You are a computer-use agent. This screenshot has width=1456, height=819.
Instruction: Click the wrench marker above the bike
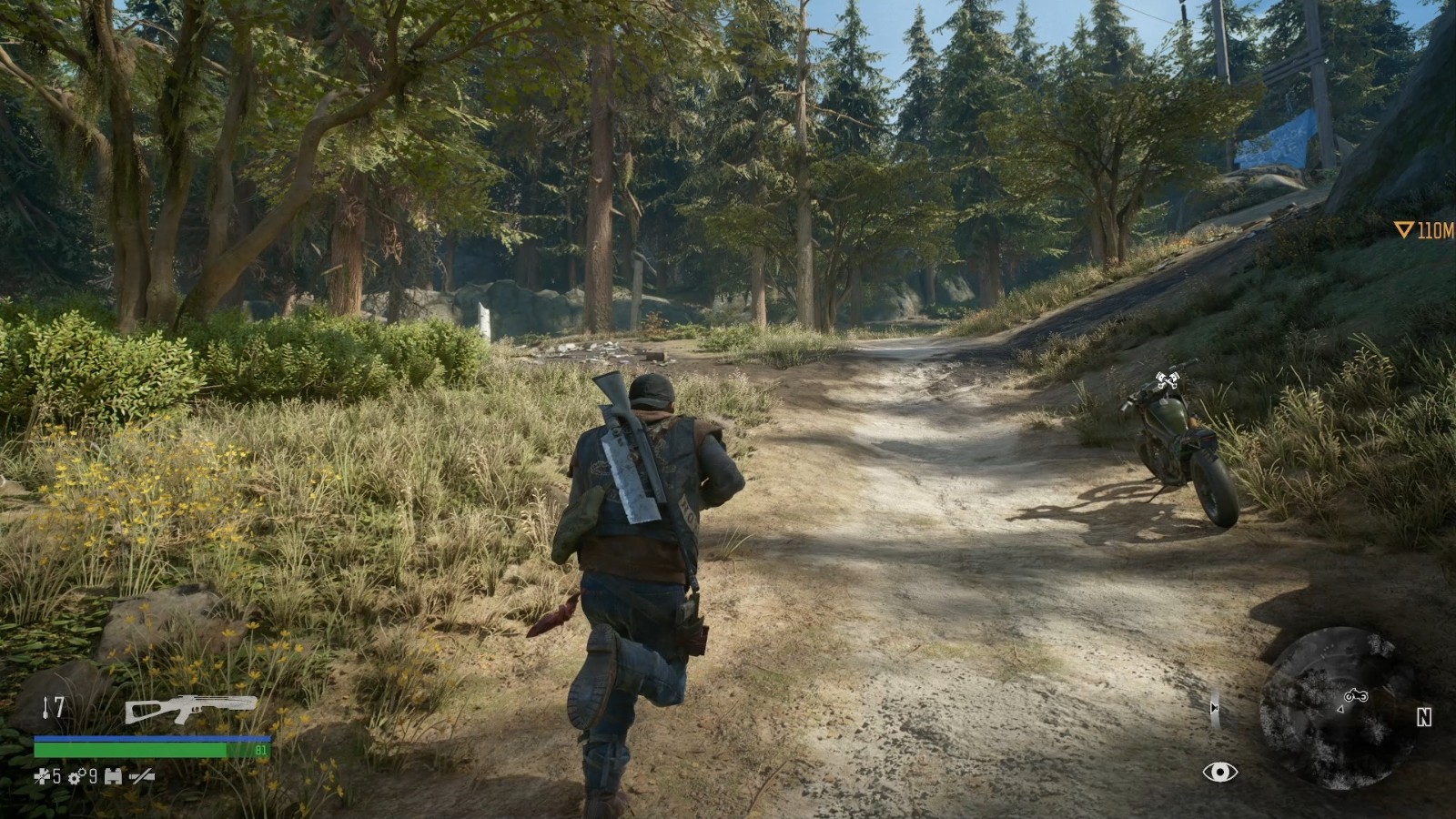point(1168,380)
